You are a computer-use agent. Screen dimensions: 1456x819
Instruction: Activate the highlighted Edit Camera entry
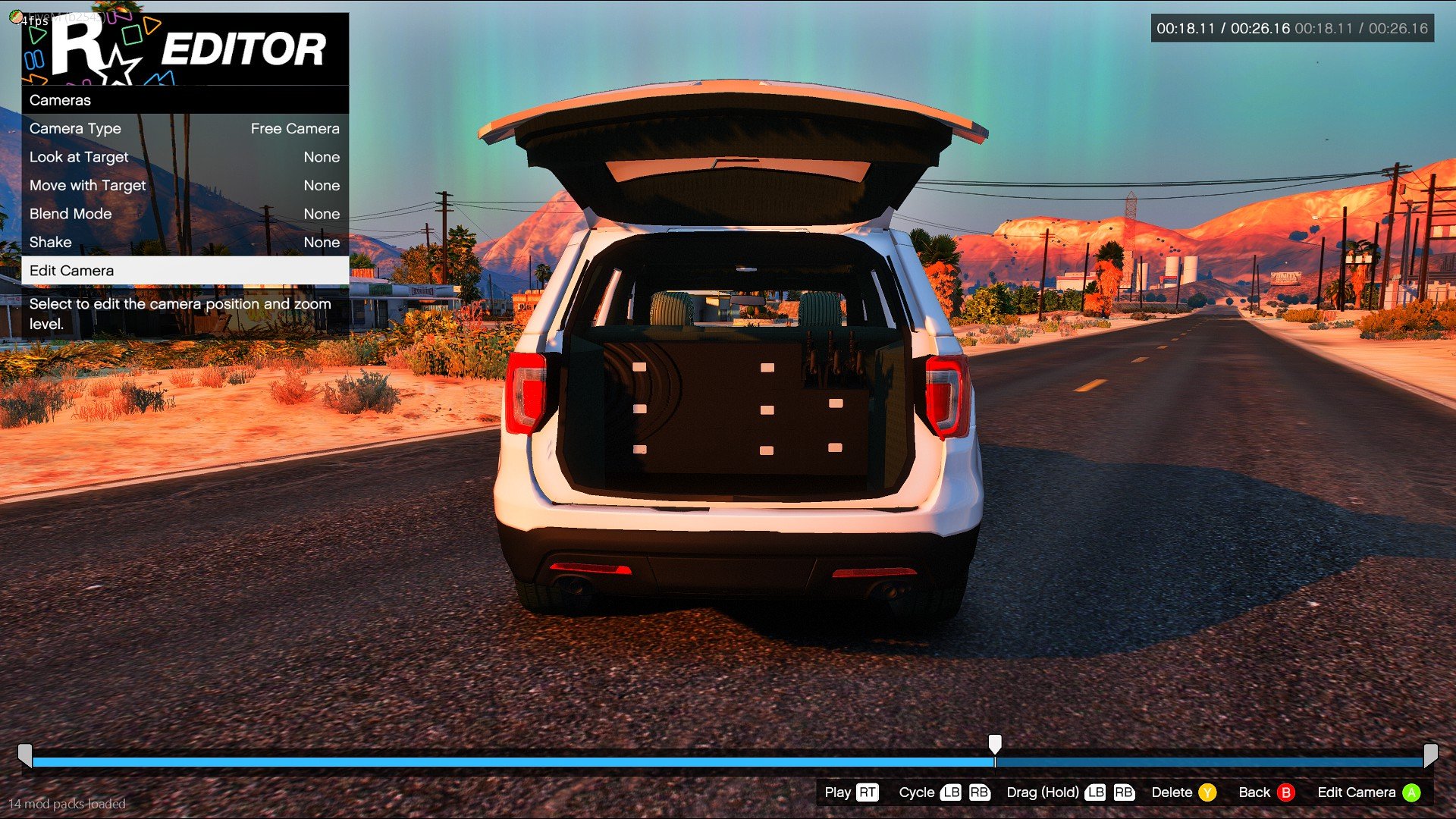point(184,271)
